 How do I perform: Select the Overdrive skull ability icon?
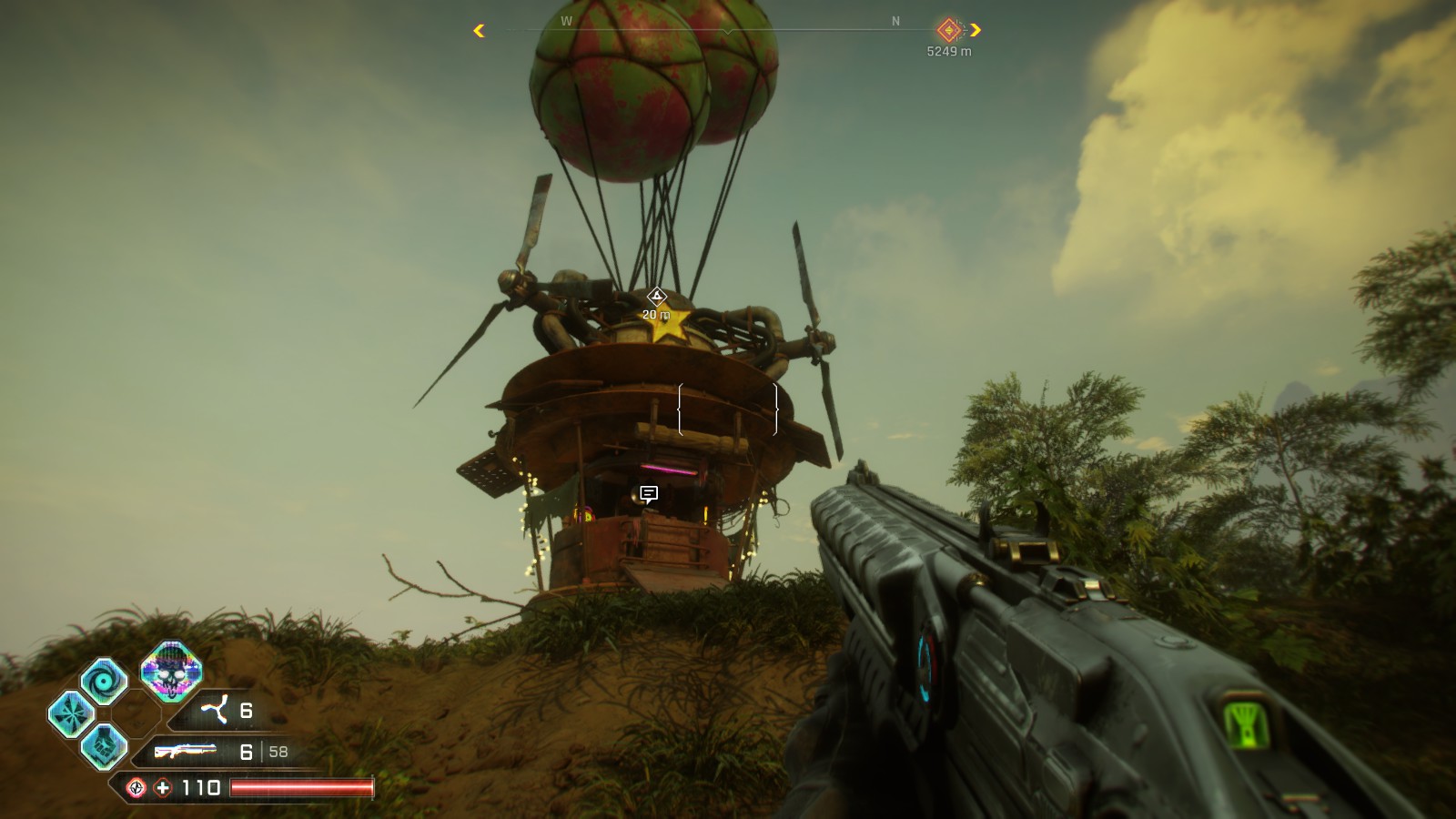pyautogui.click(x=170, y=672)
